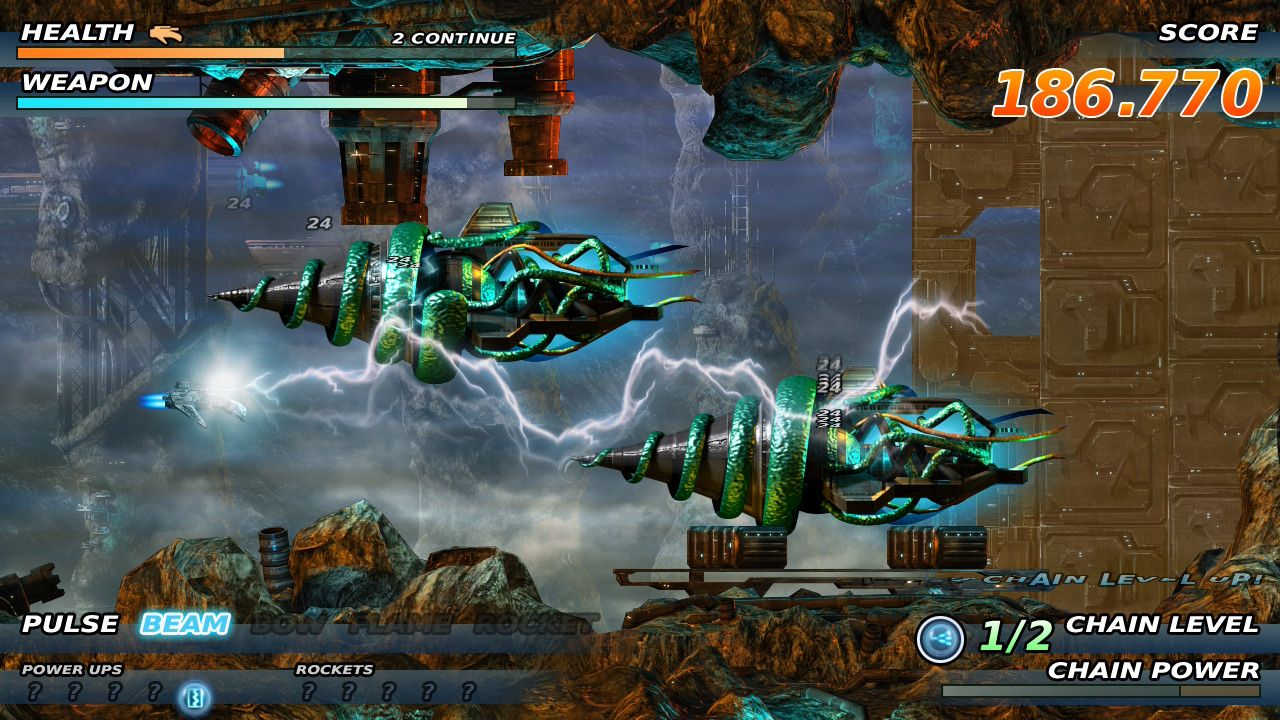Select the PULSE weapon
Image resolution: width=1280 pixels, height=720 pixels.
click(x=70, y=625)
